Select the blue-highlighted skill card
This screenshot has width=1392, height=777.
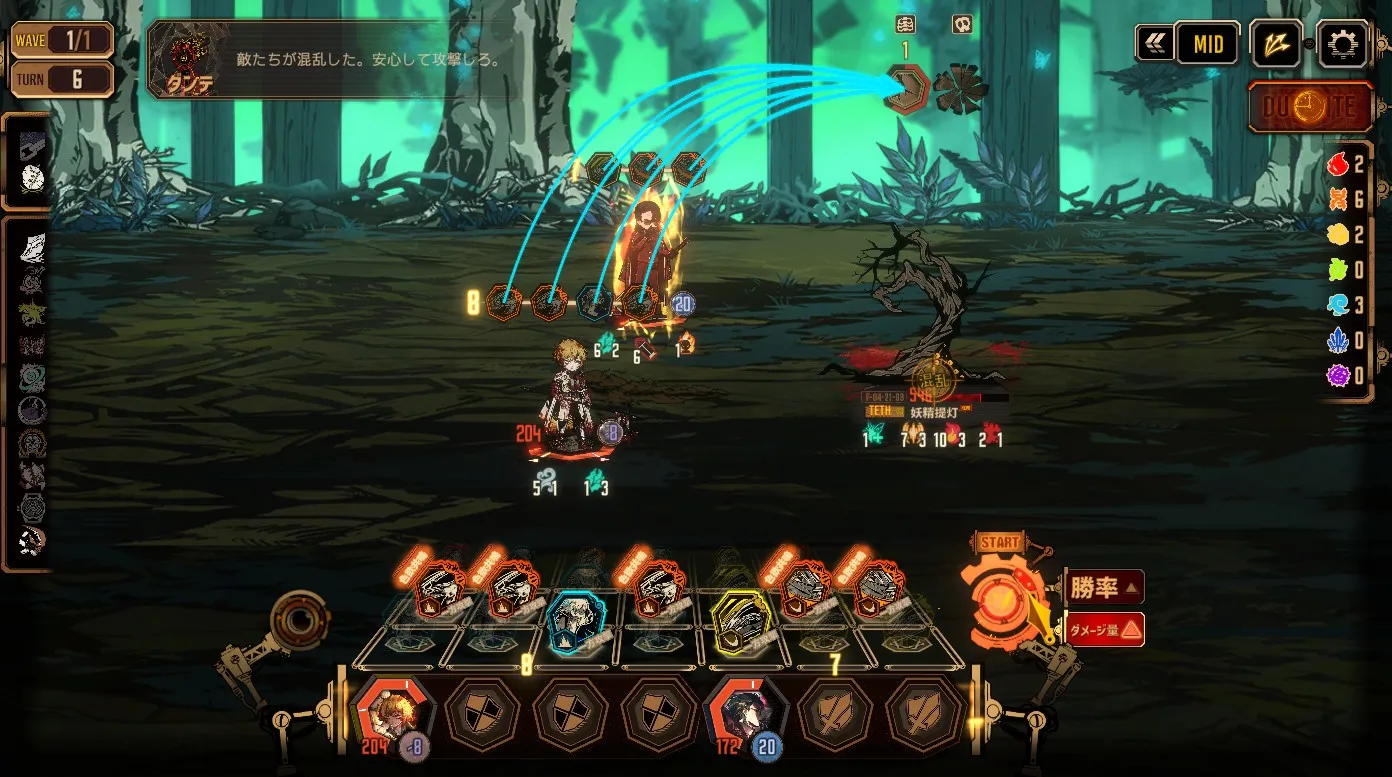(x=576, y=620)
